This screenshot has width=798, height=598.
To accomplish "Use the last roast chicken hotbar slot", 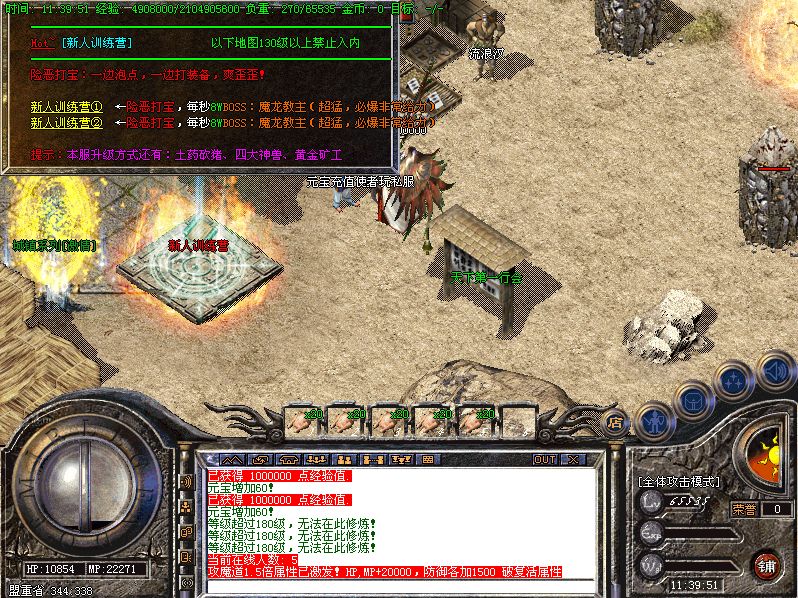I will coord(474,419).
